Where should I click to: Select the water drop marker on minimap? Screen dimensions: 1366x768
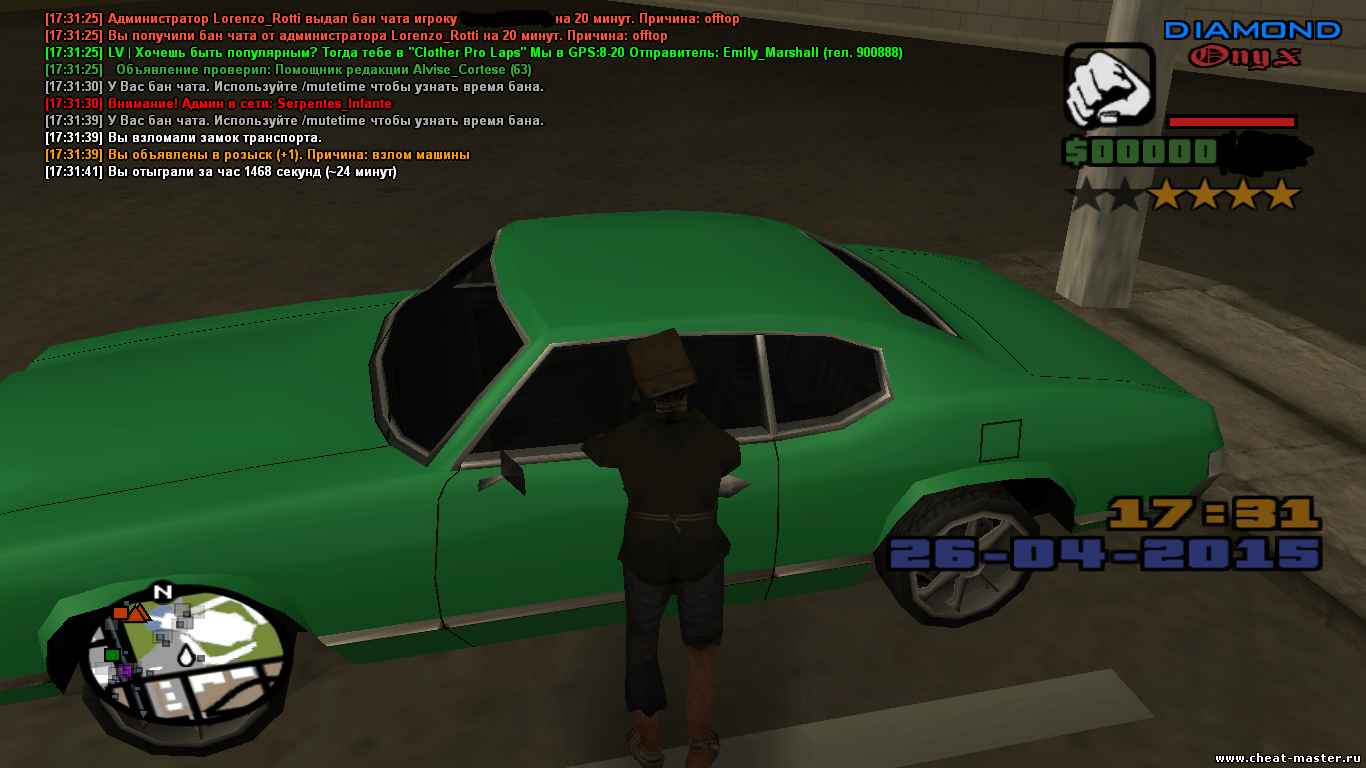[187, 656]
